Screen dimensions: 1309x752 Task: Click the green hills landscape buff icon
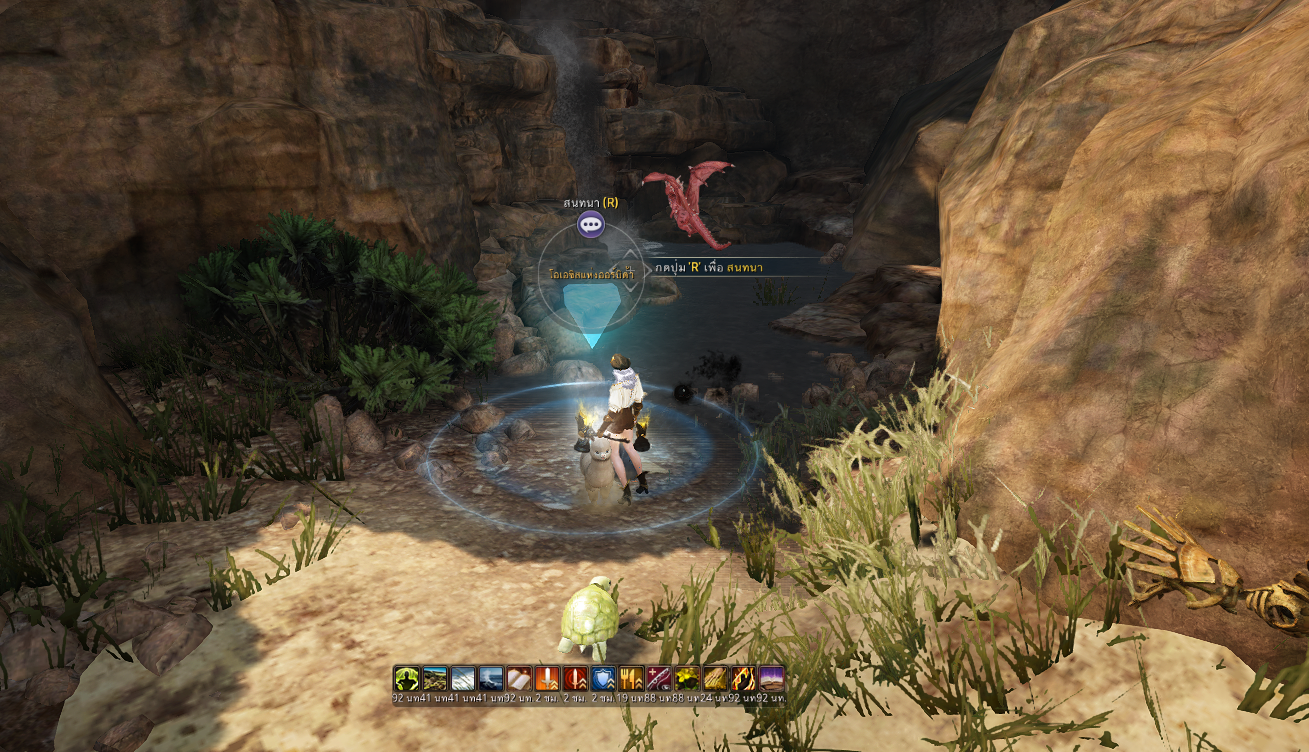[434, 678]
